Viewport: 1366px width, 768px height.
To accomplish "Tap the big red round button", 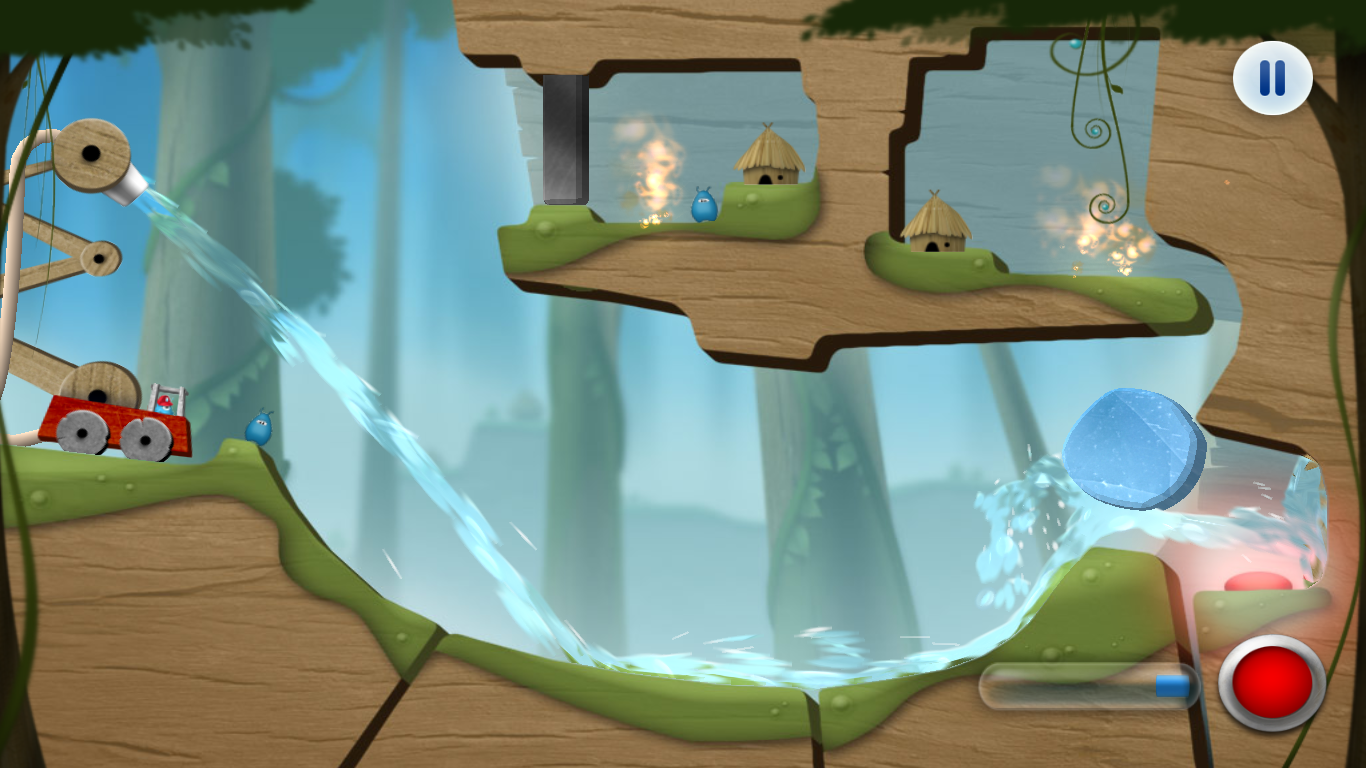I will point(1272,683).
